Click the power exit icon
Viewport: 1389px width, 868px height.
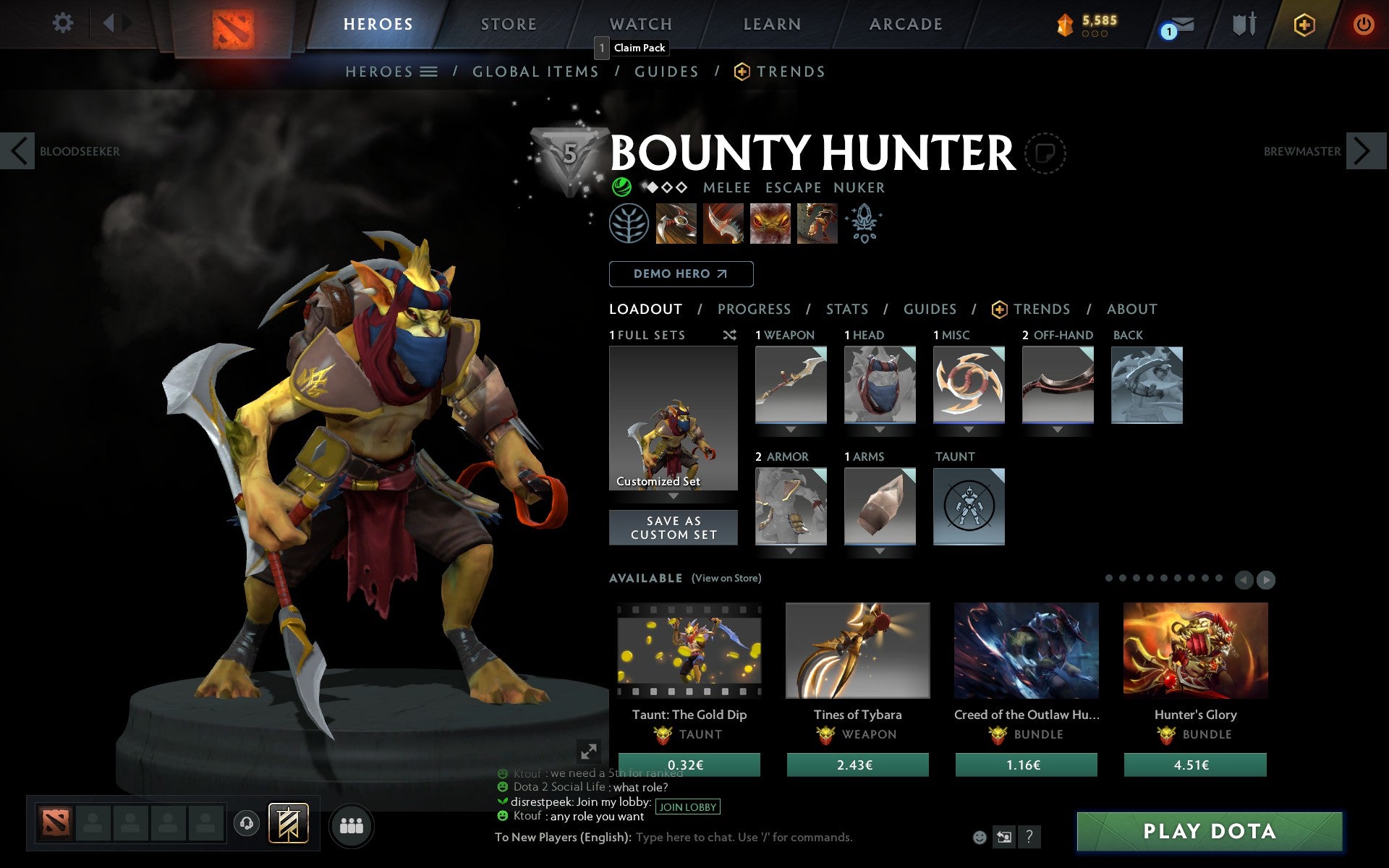(x=1364, y=23)
